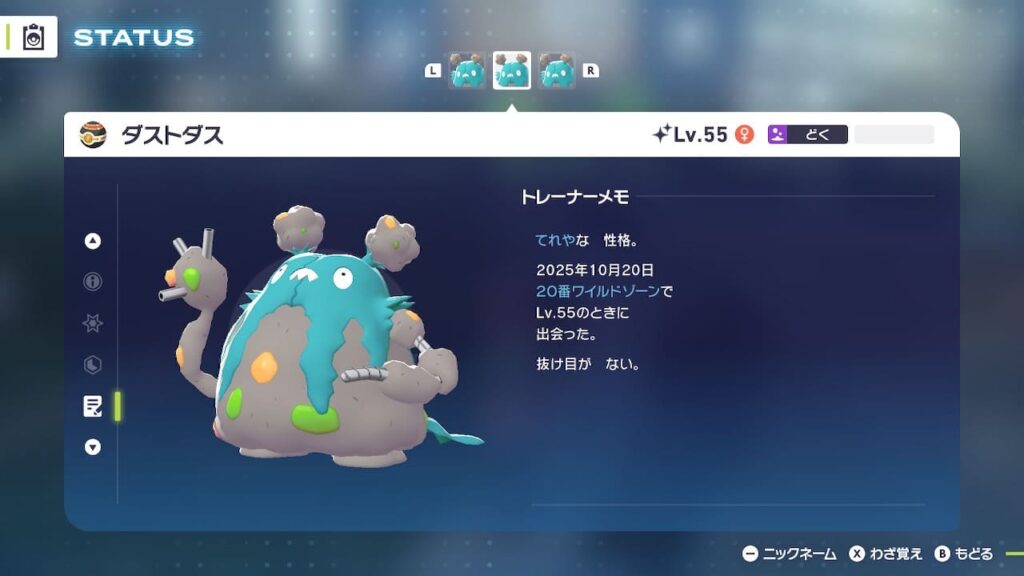Select the trainer memo page icon
The image size is (1024, 576).
coord(93,405)
